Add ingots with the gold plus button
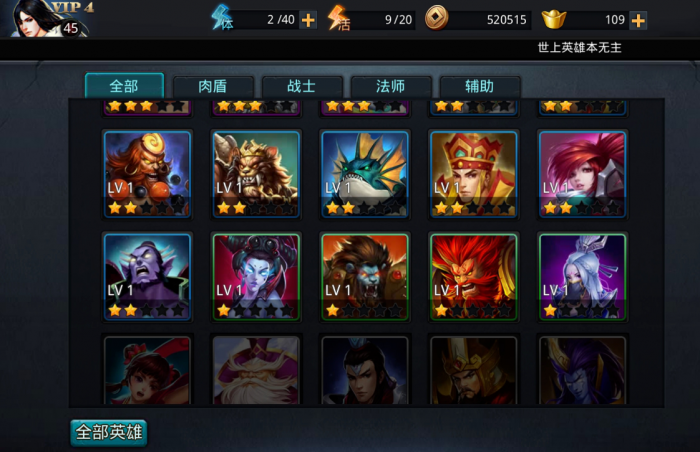 tap(638, 20)
